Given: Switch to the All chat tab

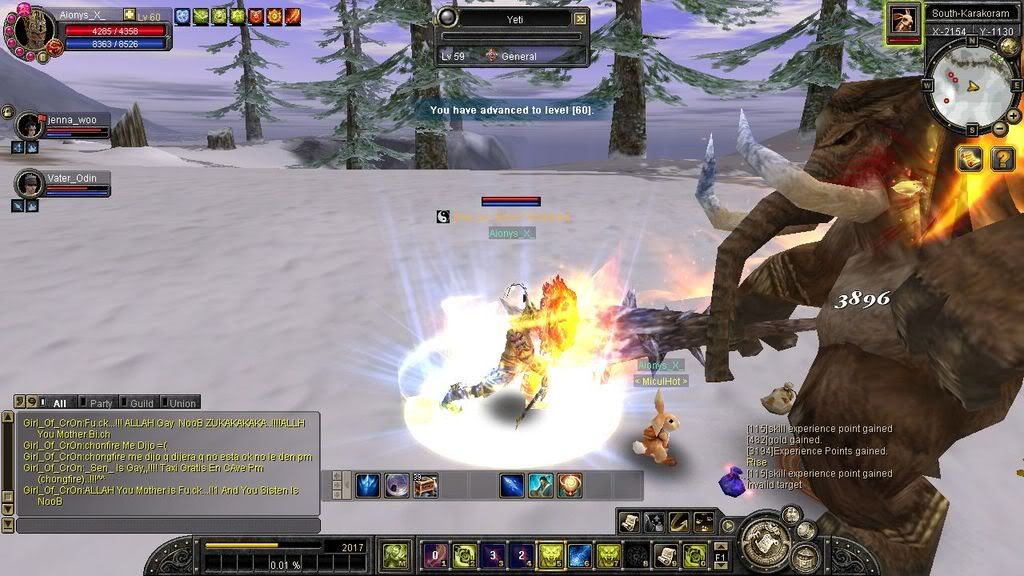Looking at the screenshot, I should [58, 403].
